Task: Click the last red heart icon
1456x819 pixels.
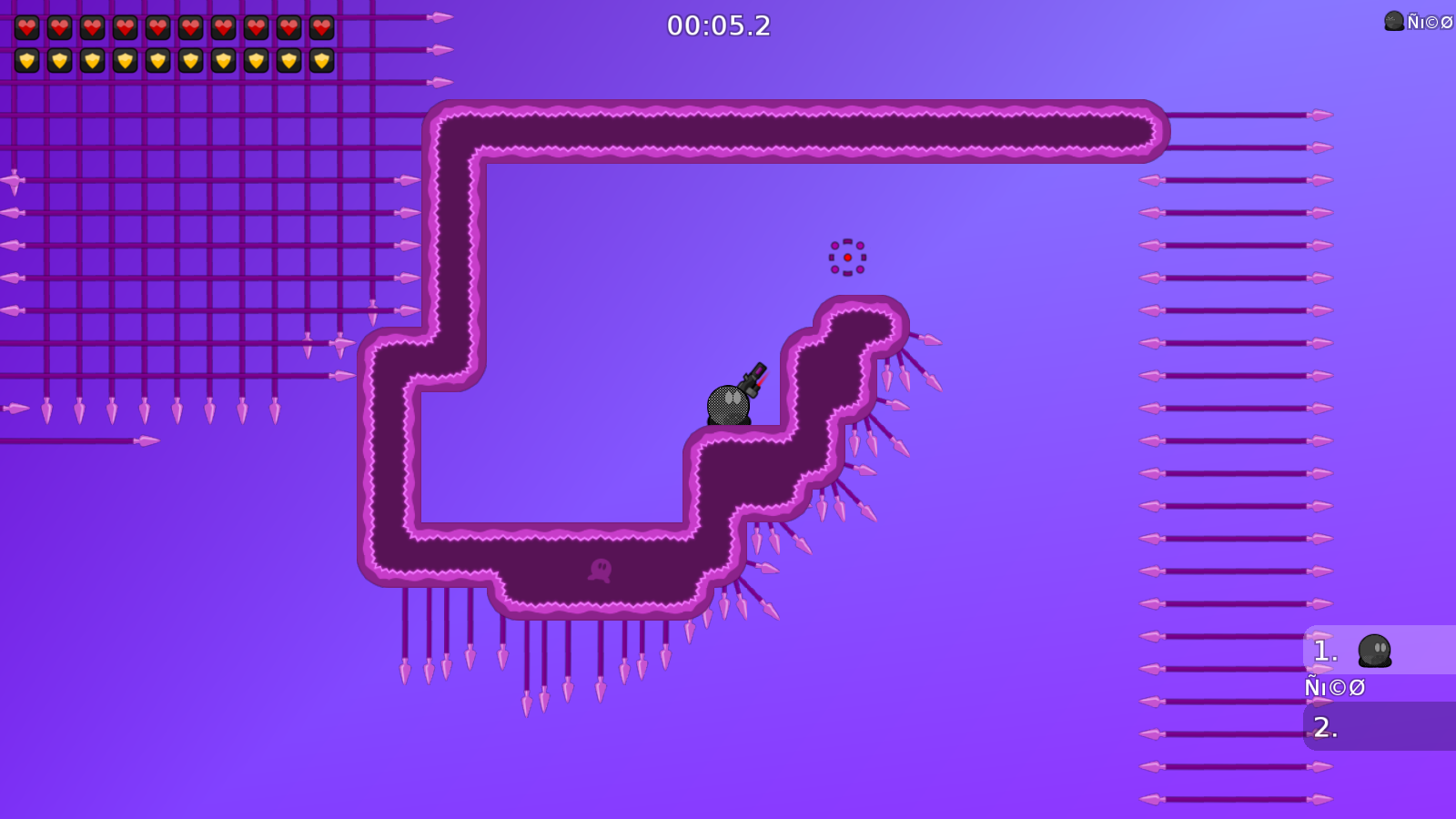Action: pos(321,26)
